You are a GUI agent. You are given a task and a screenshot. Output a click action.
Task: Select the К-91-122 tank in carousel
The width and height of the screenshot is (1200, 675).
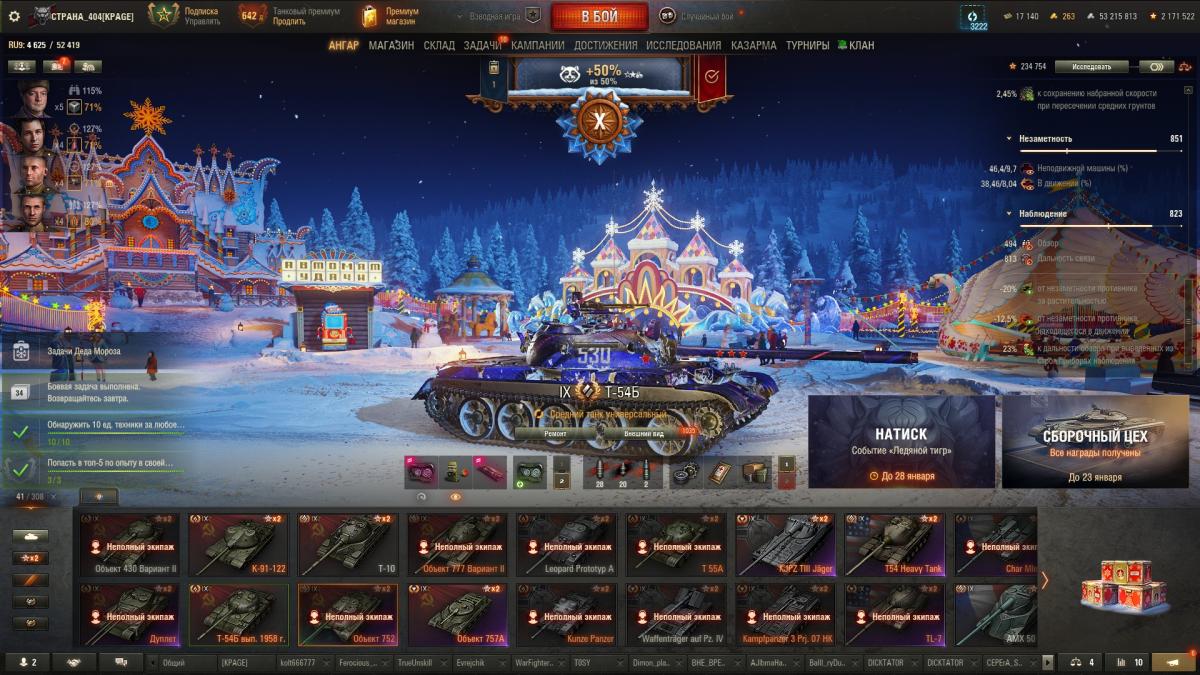pyautogui.click(x=238, y=544)
